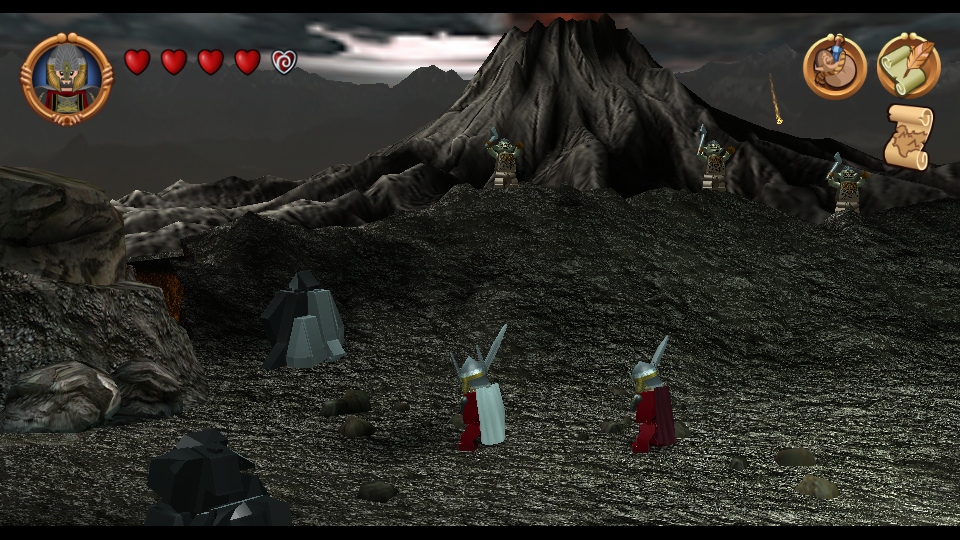The image size is (960, 540).
Task: Tap the helmeted character portrait
Action: click(x=67, y=78)
